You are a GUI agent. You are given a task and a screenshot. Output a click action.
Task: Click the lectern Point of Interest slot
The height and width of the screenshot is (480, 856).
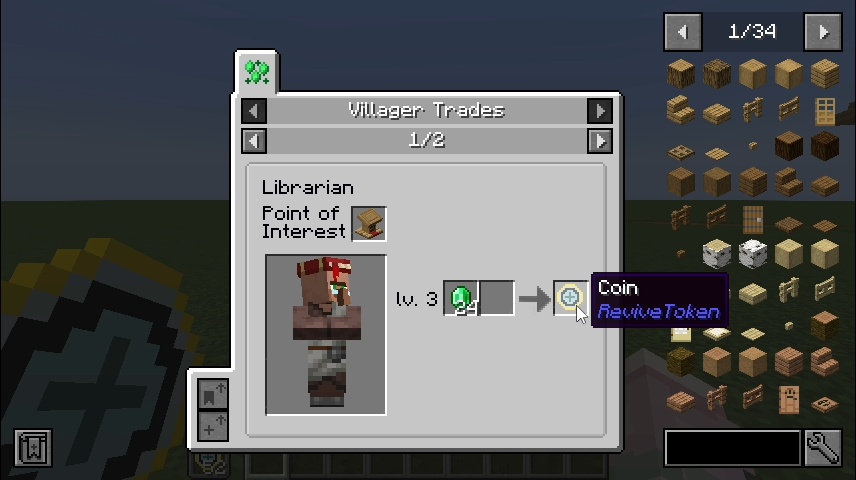point(368,223)
